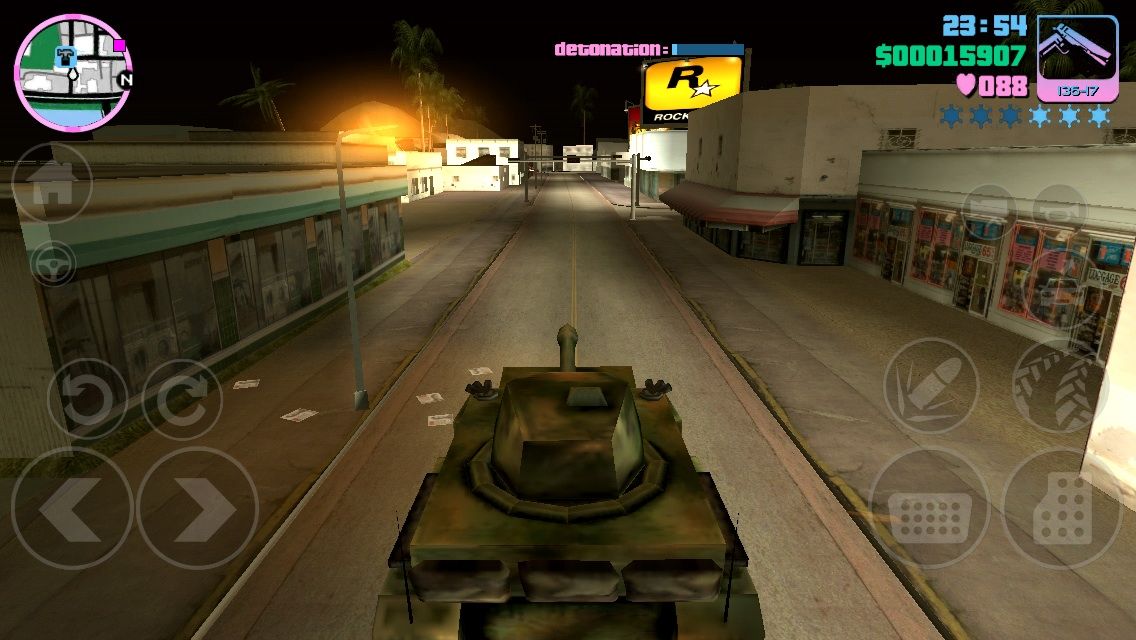Rotate turret counter-clockwise

click(x=88, y=399)
